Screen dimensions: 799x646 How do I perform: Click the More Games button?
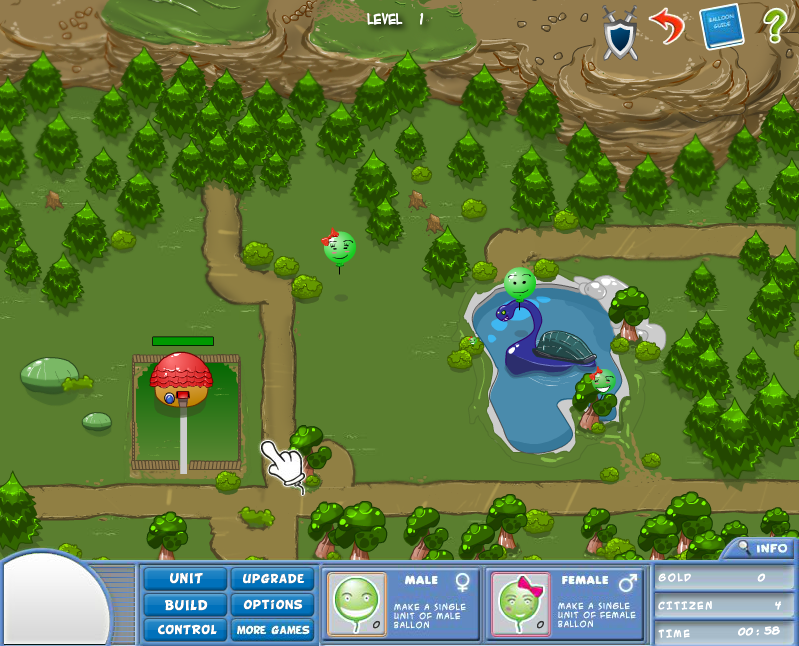point(273,630)
